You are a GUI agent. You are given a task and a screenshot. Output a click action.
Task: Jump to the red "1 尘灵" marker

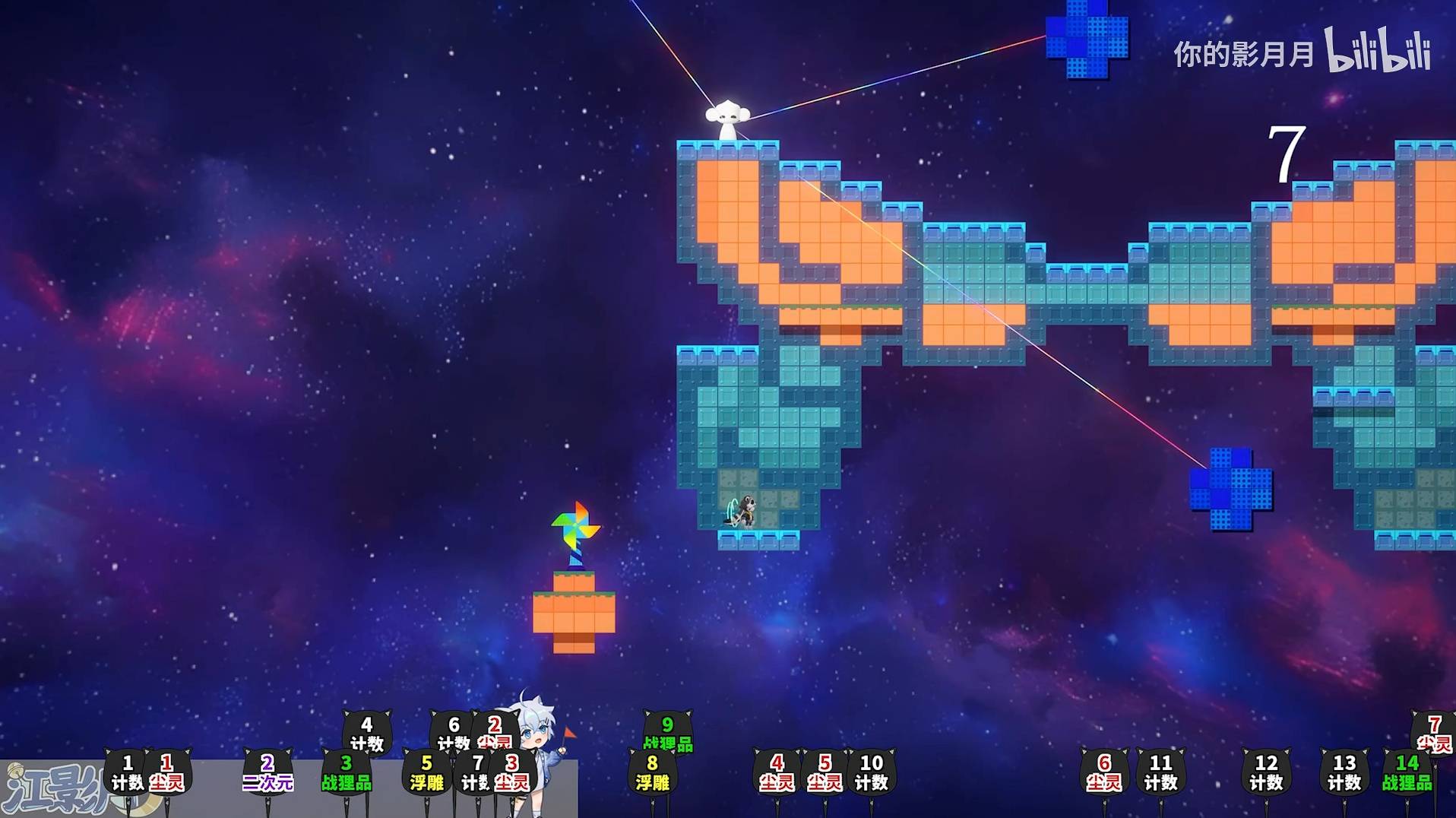tap(167, 772)
